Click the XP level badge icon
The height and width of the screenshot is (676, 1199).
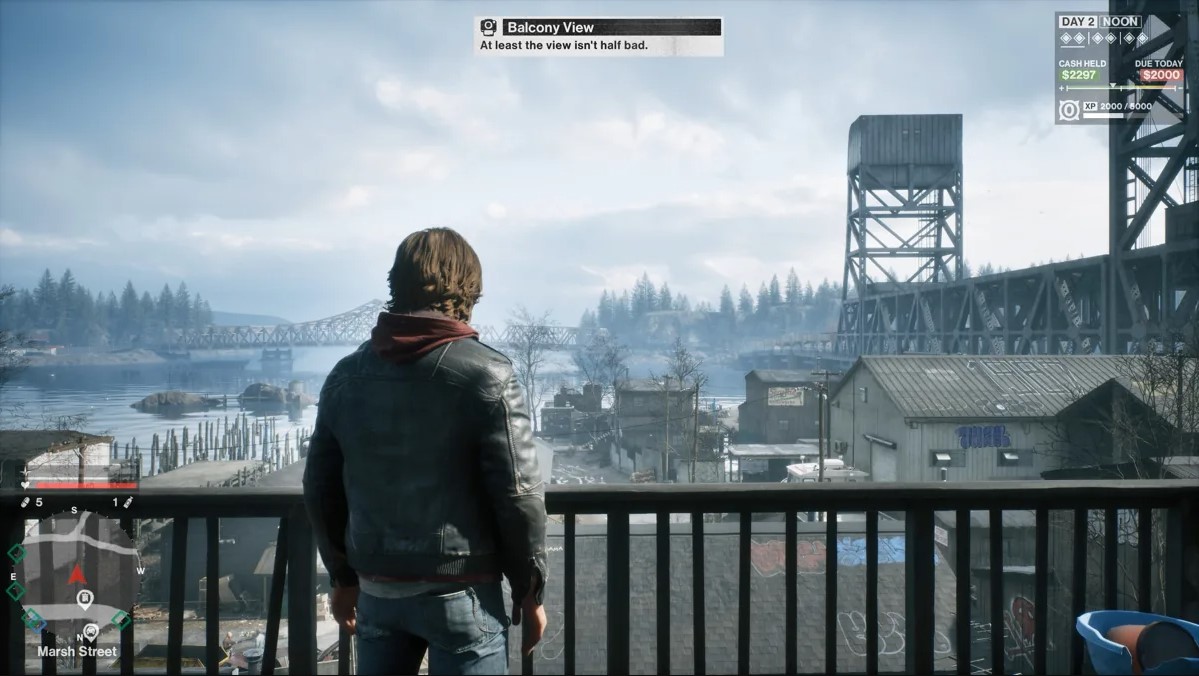[x=1069, y=109]
